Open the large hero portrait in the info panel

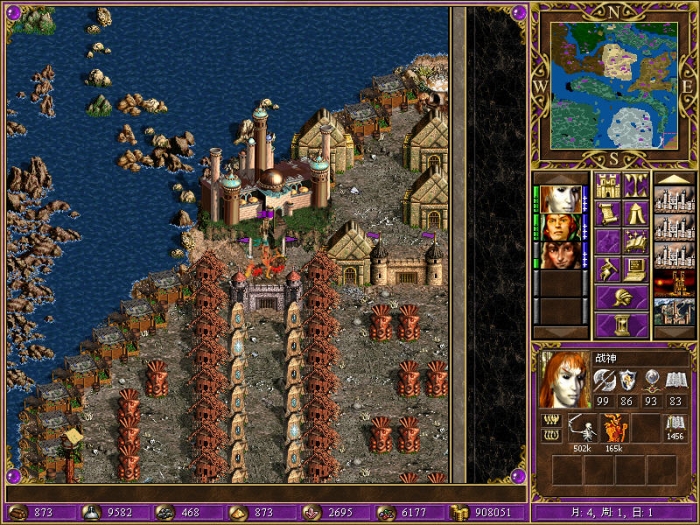coord(564,379)
